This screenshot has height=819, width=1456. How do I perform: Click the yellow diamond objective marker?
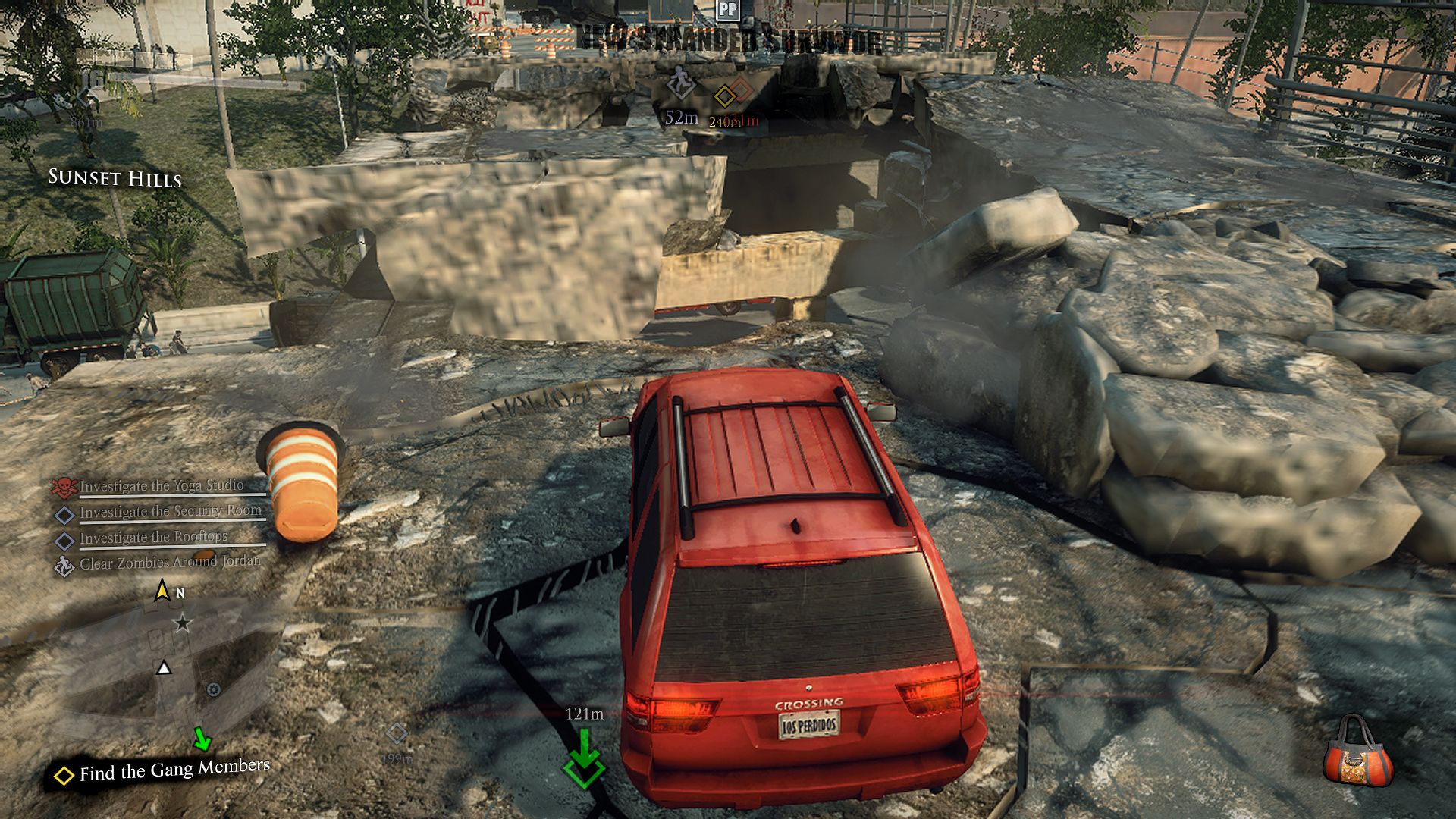pyautogui.click(x=725, y=96)
